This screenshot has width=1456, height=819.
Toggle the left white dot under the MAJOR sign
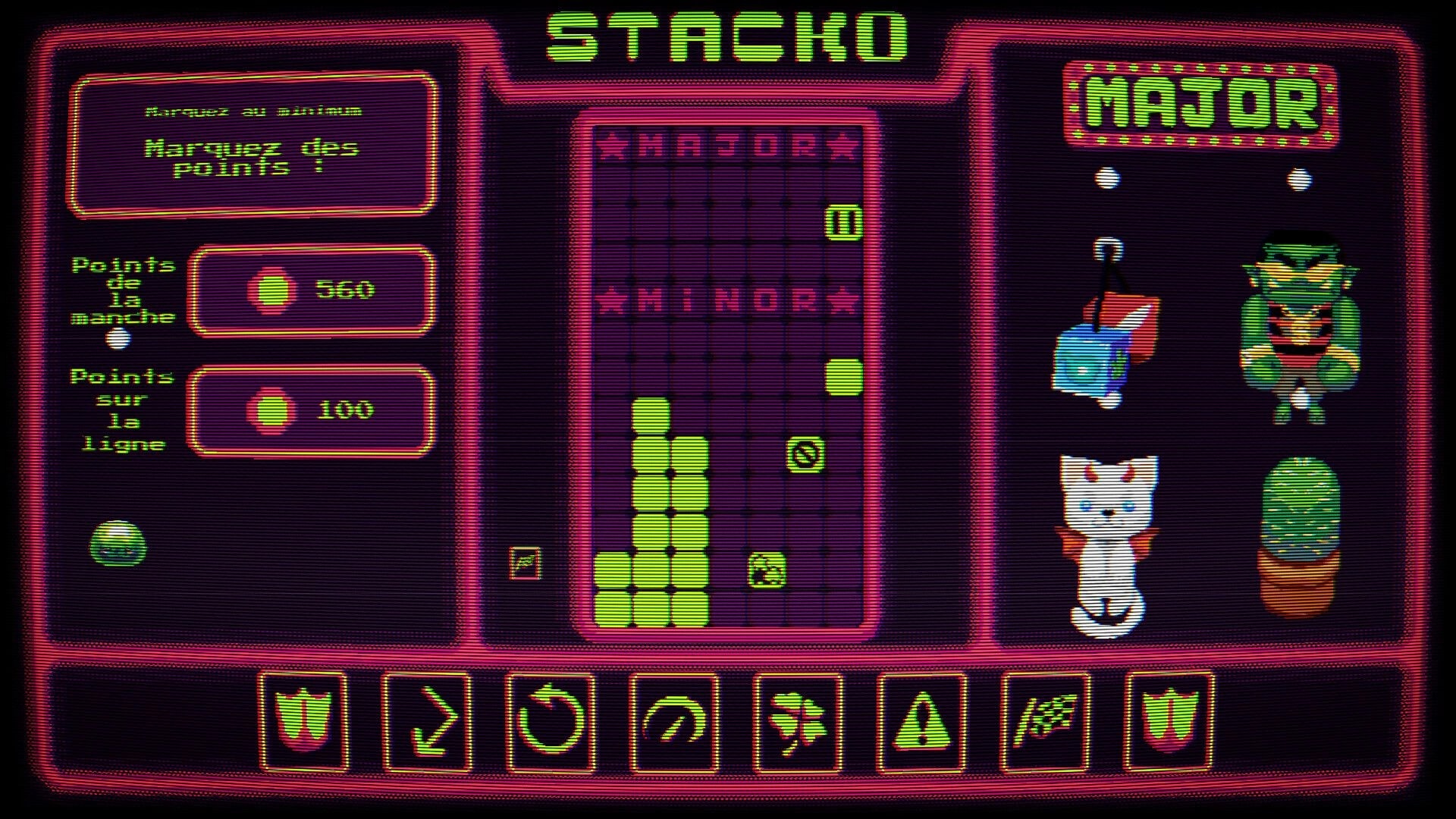tap(1108, 178)
